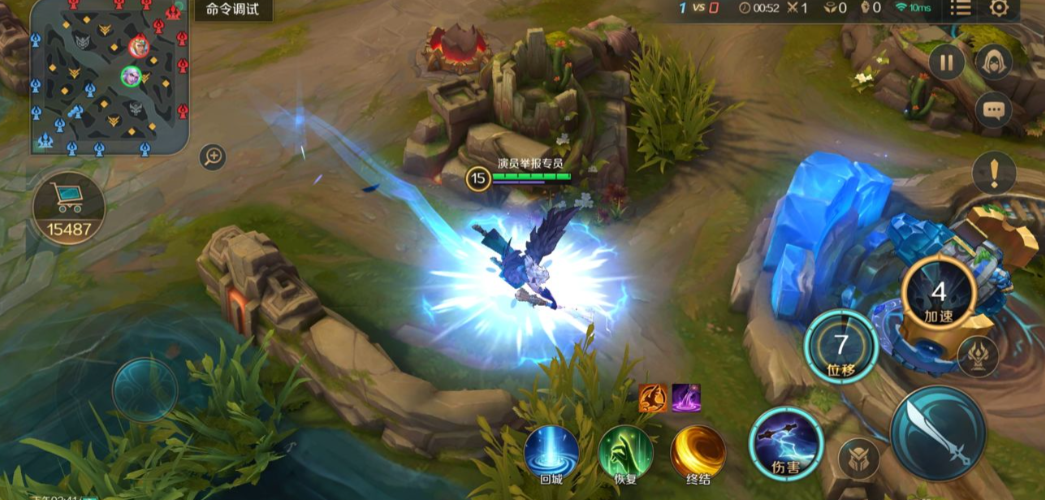1045x500 pixels.
Task: Hit the sword basic attack button
Action: [938, 433]
